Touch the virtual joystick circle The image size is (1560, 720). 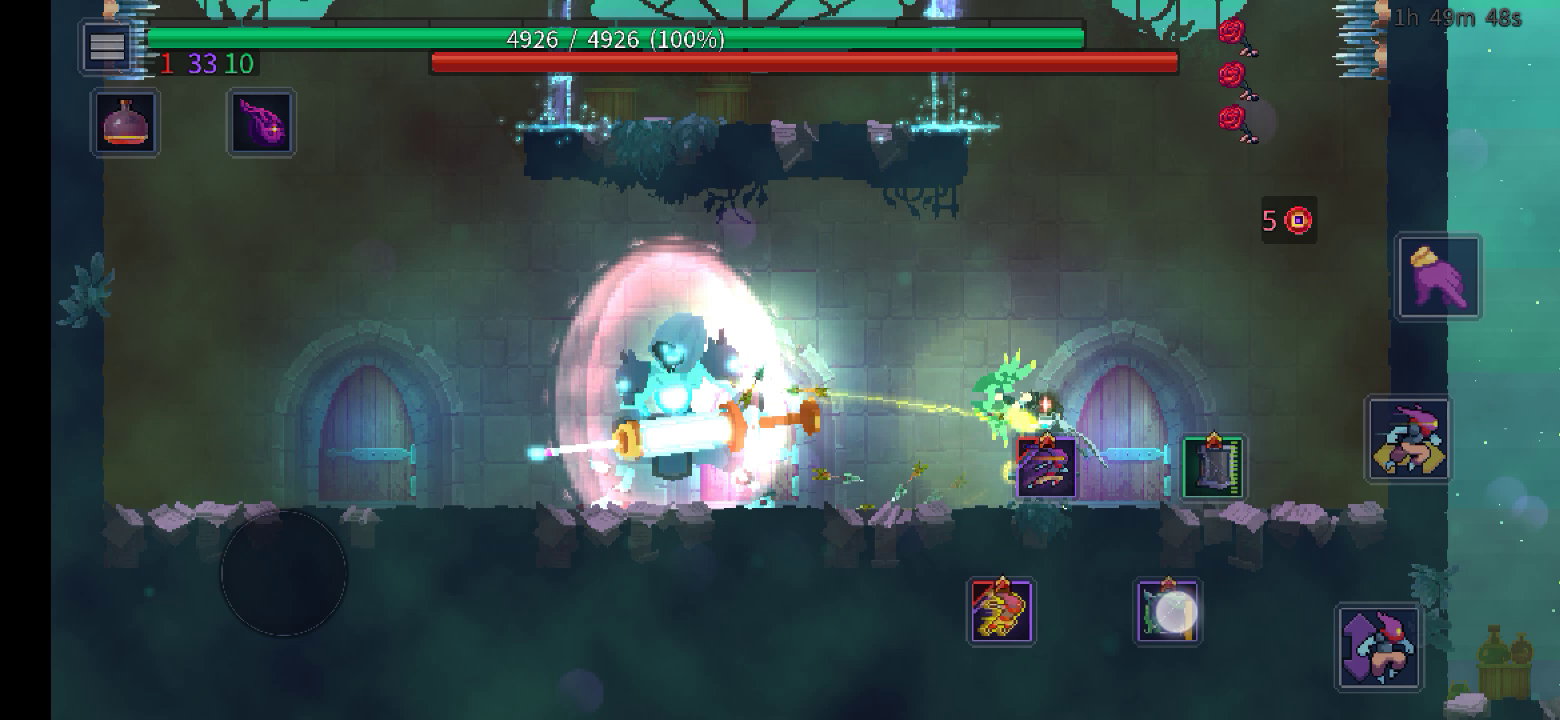[283, 574]
